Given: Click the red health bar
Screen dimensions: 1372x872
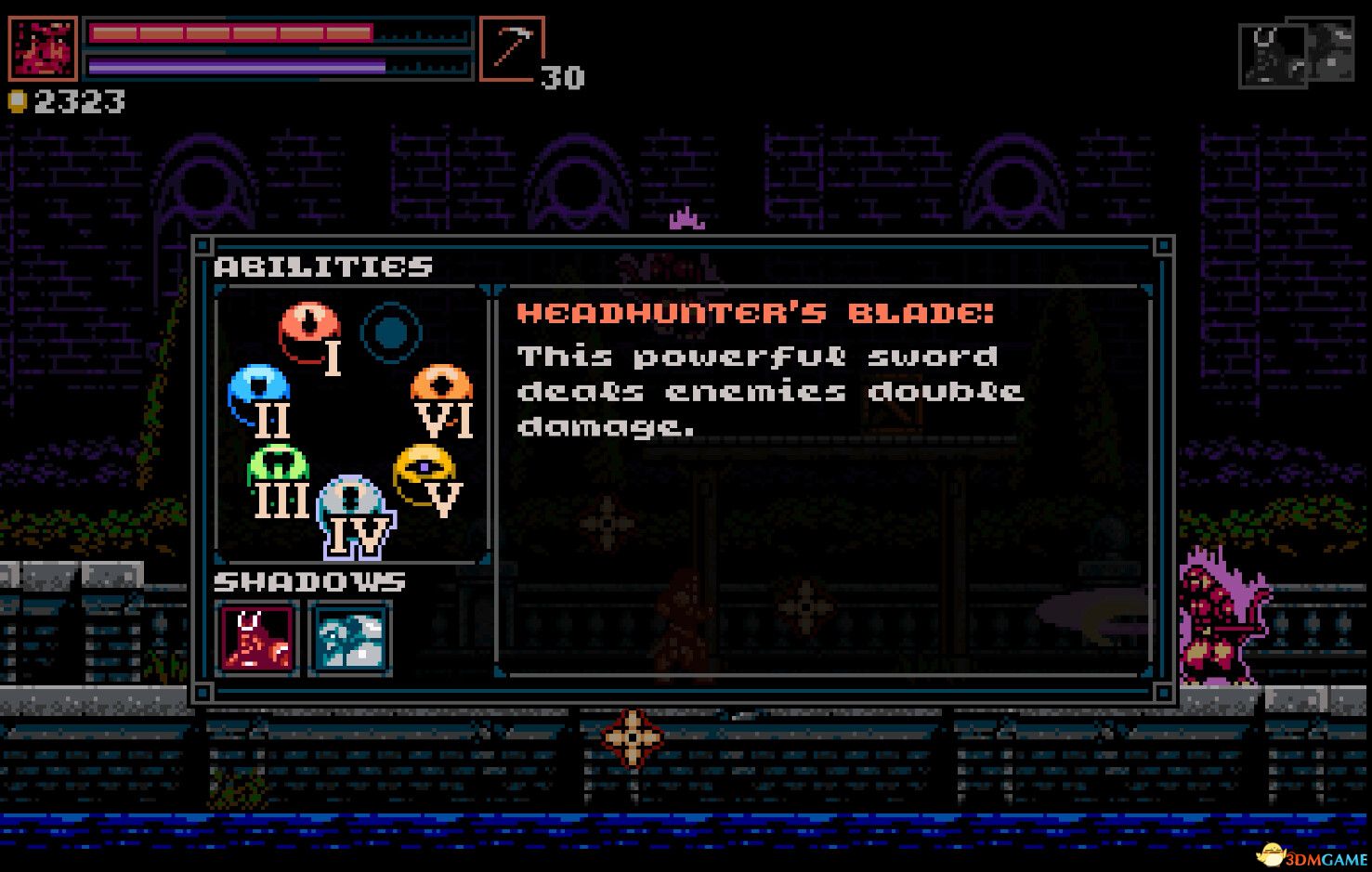Looking at the screenshot, I should [x=232, y=34].
